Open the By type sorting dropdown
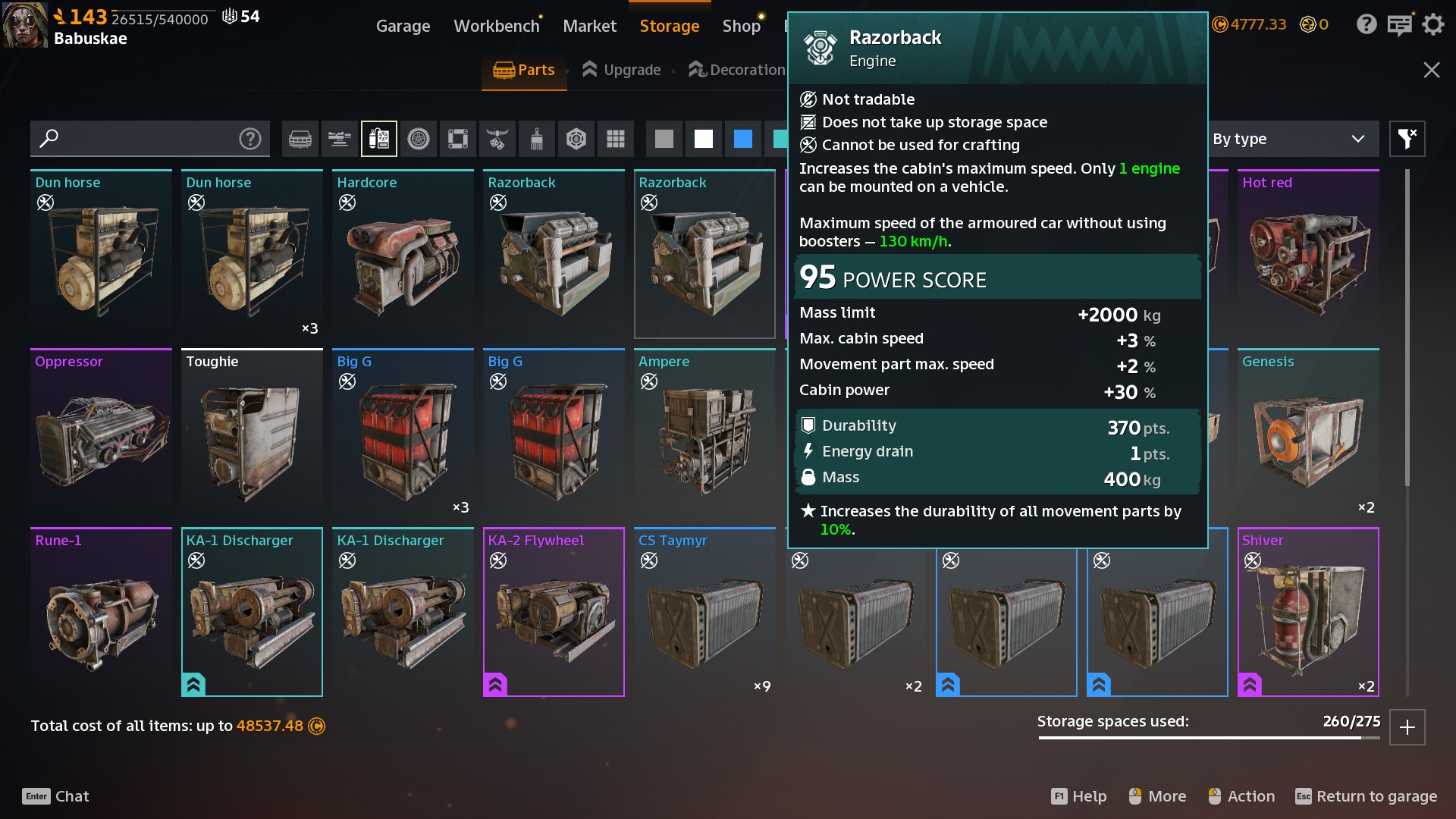 1288,139
